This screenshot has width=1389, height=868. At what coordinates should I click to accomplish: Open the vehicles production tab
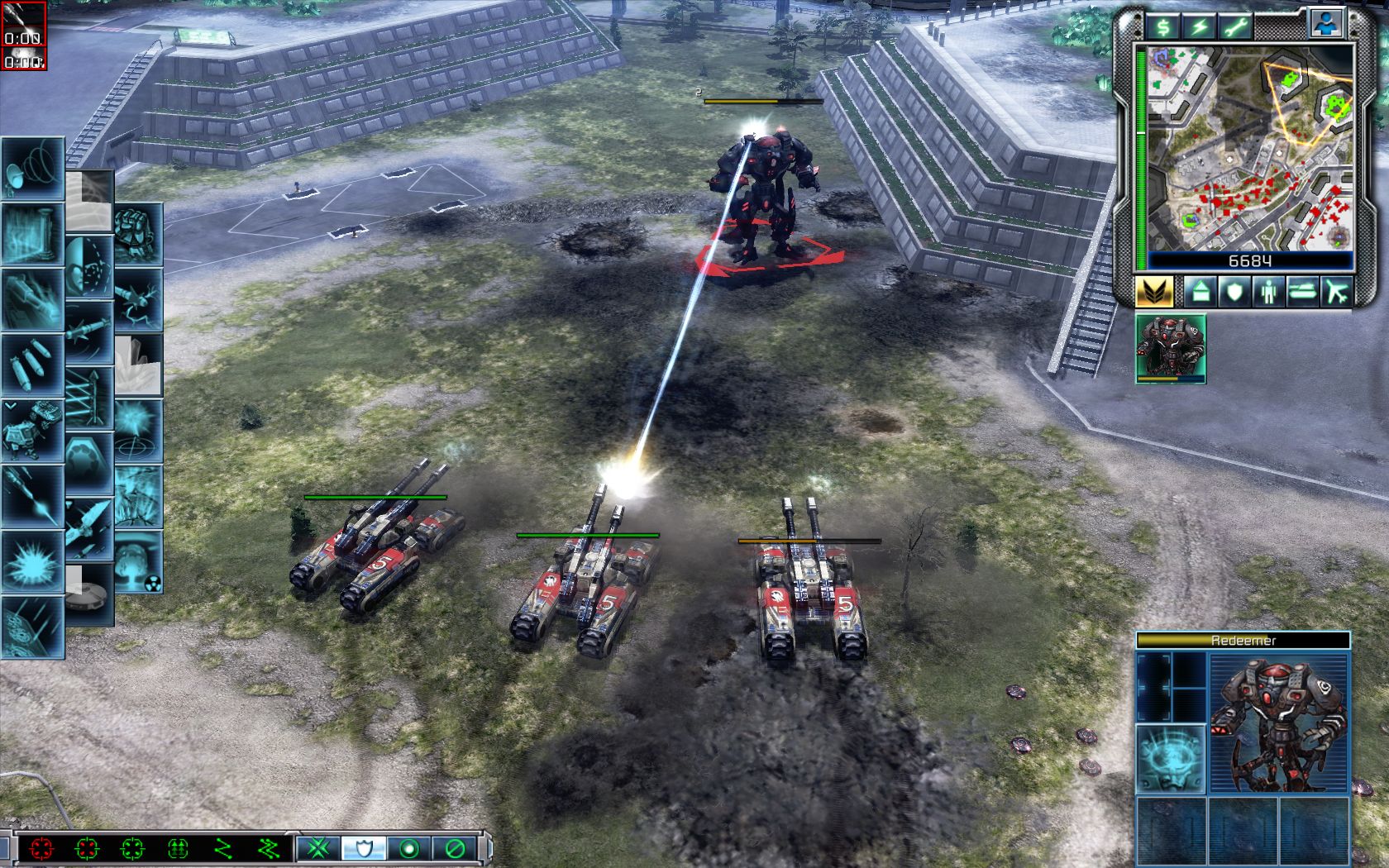point(1302,292)
